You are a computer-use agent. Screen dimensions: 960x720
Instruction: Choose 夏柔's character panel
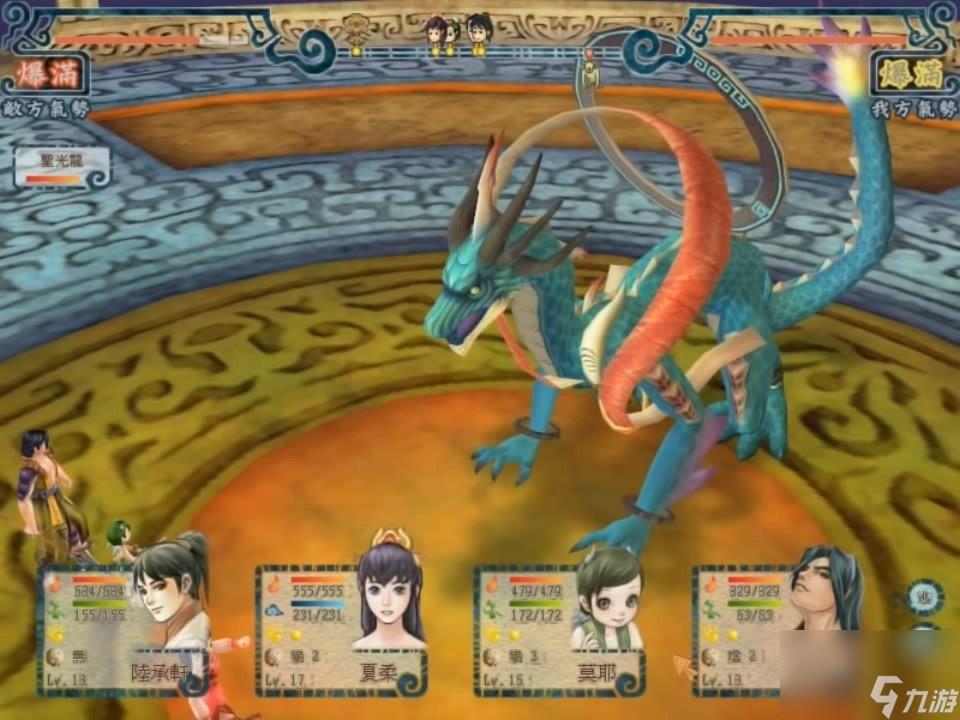(340, 630)
